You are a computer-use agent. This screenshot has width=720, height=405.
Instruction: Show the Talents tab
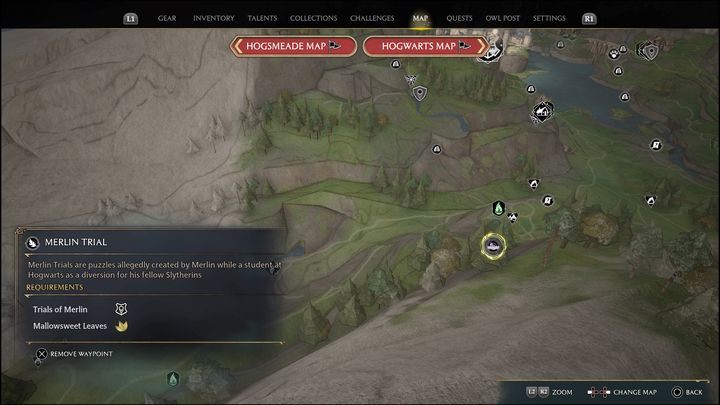coord(263,18)
